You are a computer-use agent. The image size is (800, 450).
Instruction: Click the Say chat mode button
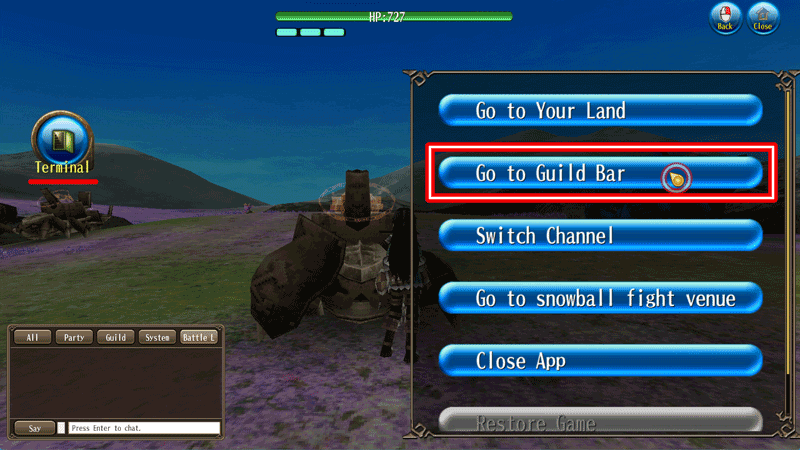click(x=34, y=428)
